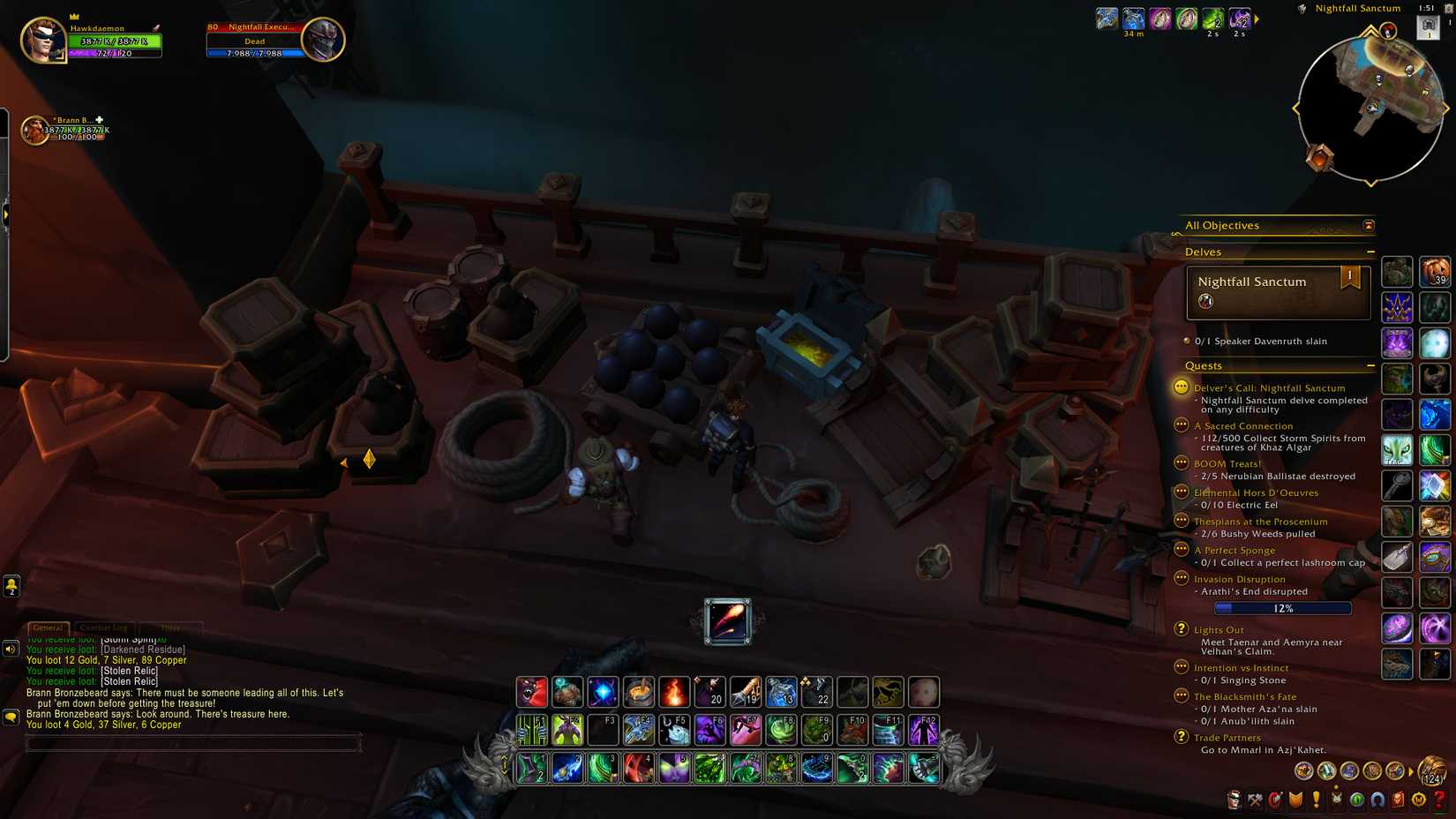
Task: Click the Invasion Disruption 12% progress bar
Action: click(1282, 608)
